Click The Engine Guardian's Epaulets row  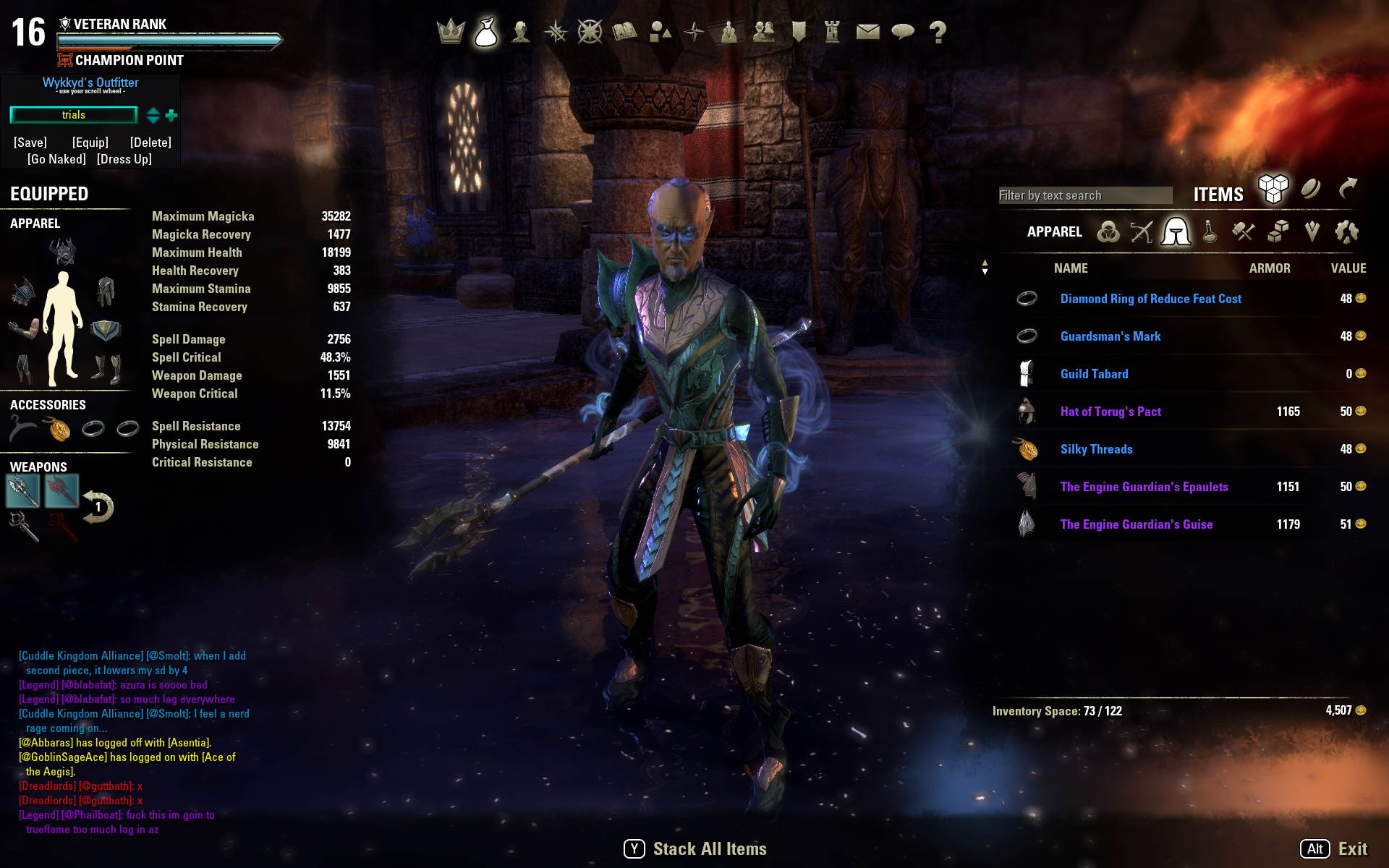click(x=1144, y=487)
